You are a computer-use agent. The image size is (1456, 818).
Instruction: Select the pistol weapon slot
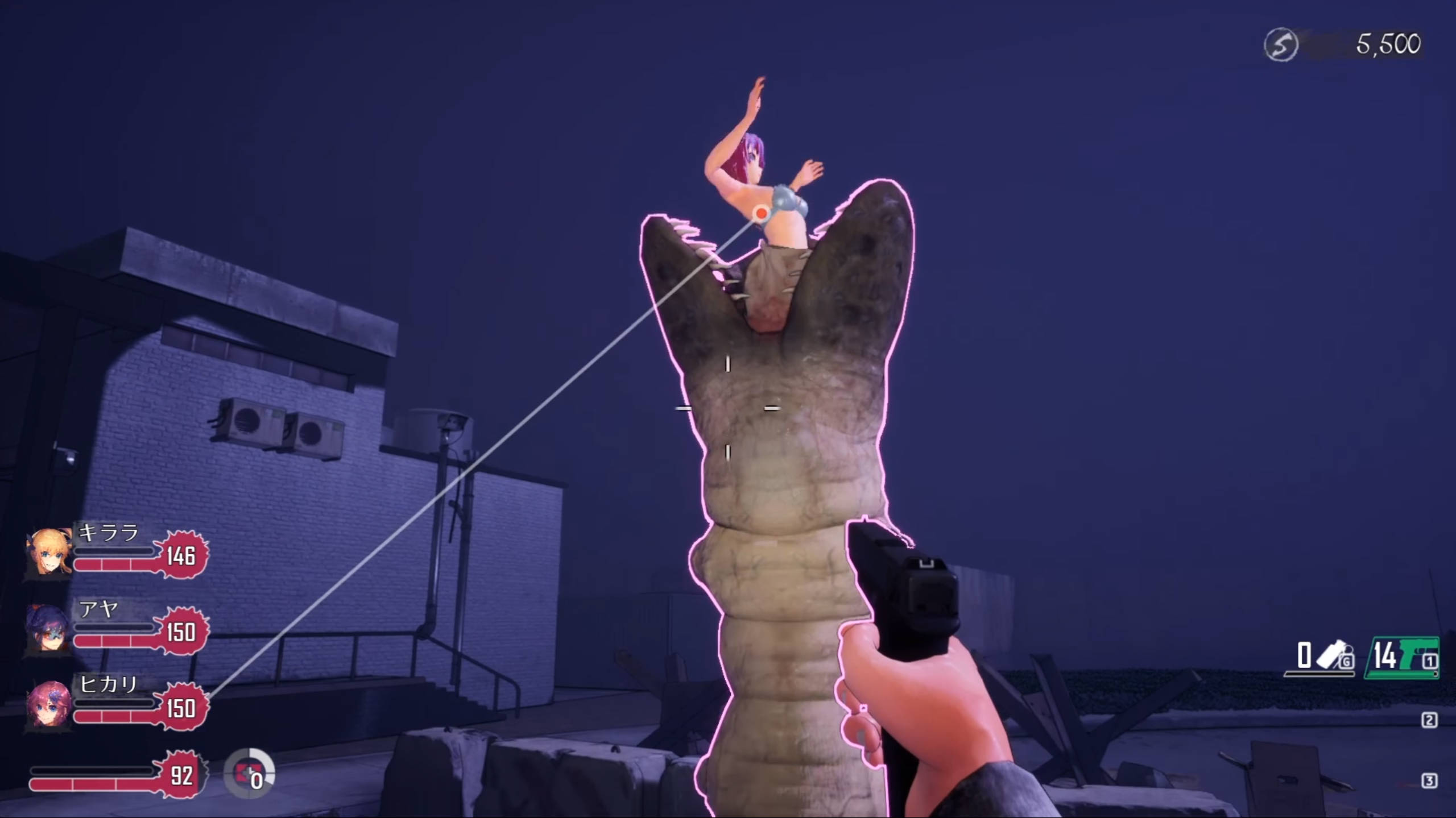pos(1401,658)
